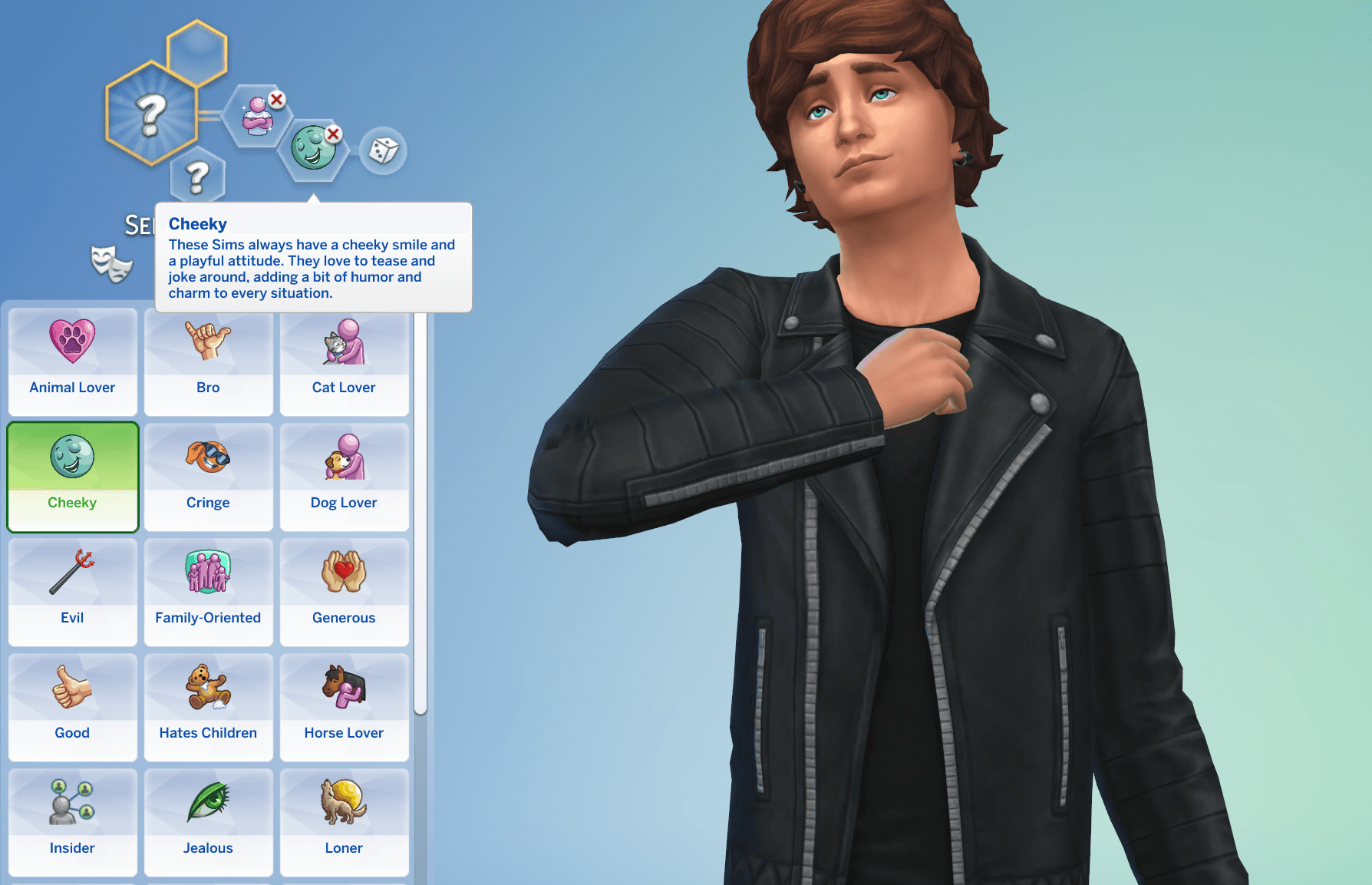This screenshot has height=885, width=1372.
Task: Choose the Horse Lover trait
Action: click(x=344, y=706)
